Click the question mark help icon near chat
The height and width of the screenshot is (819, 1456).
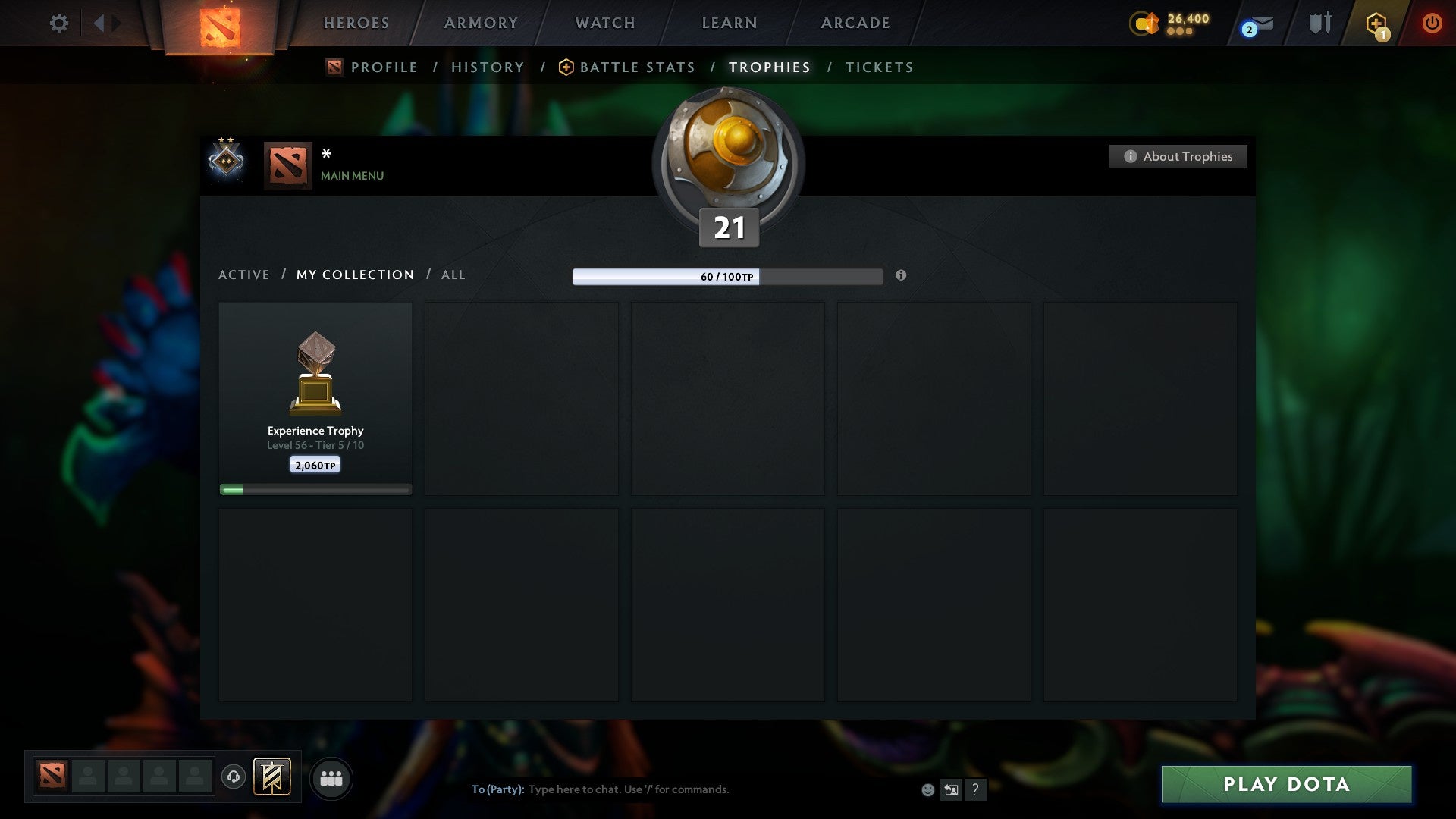[976, 789]
